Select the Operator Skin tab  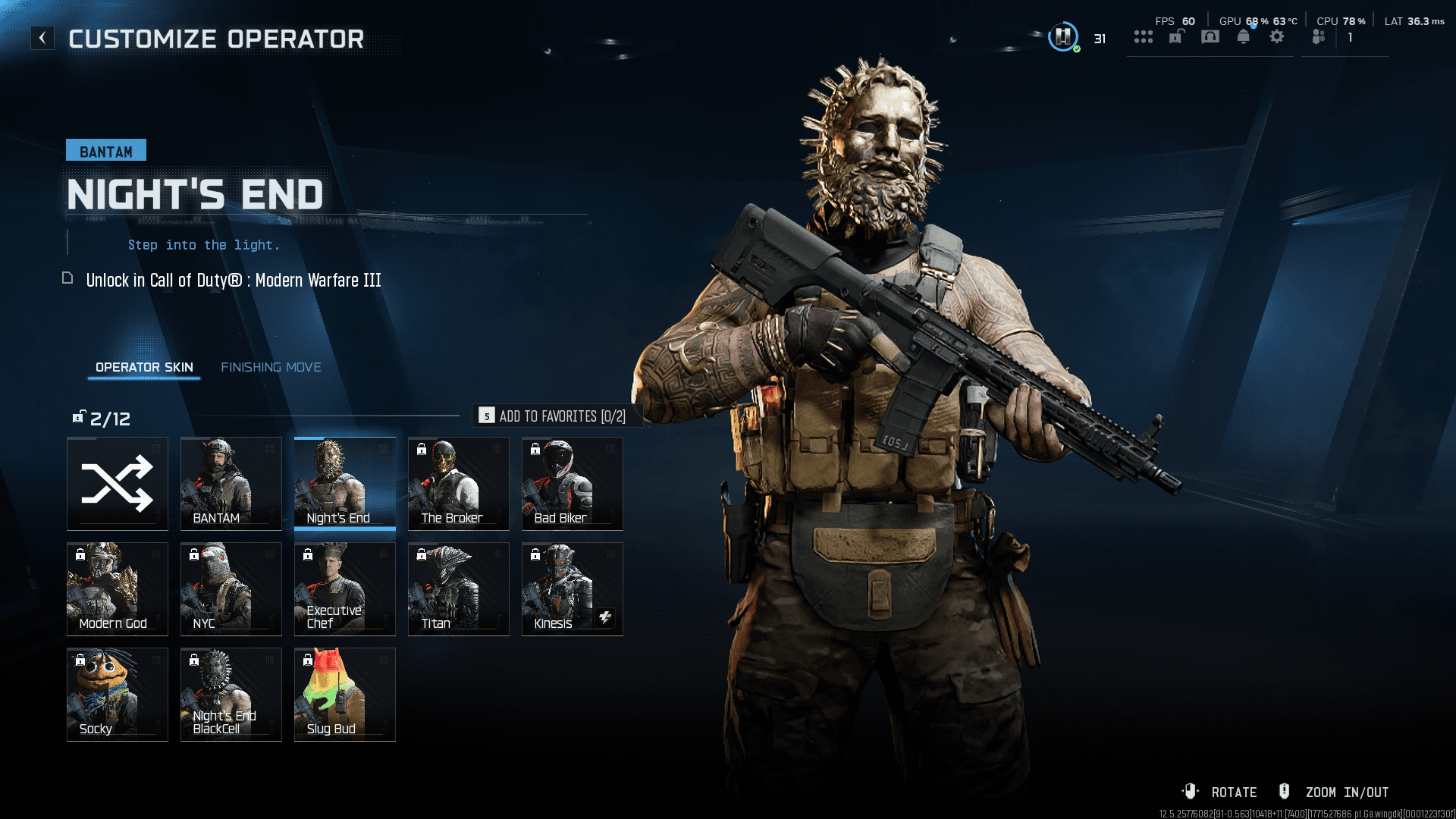coord(144,367)
